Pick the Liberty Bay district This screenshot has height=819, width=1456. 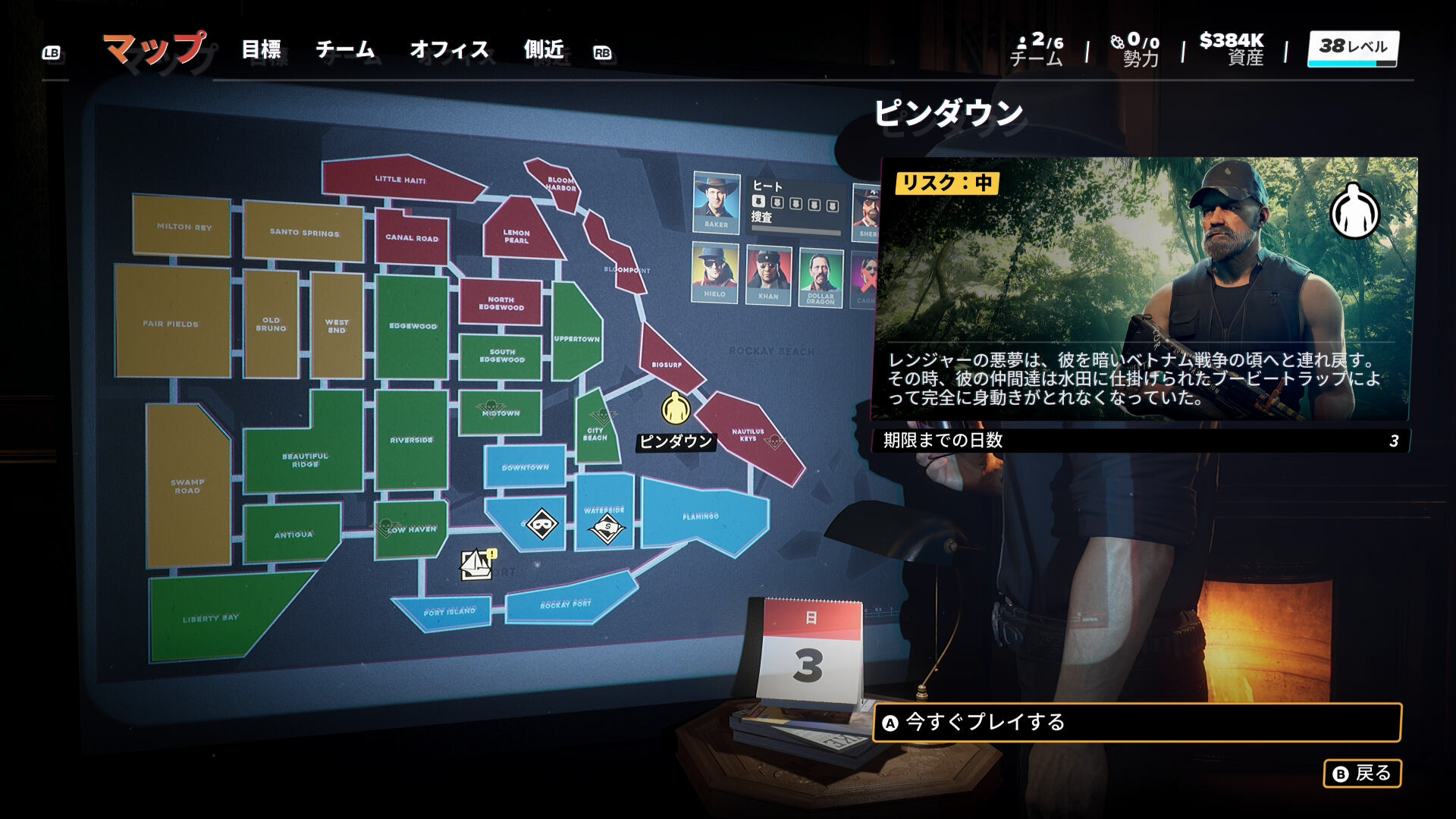[x=211, y=618]
